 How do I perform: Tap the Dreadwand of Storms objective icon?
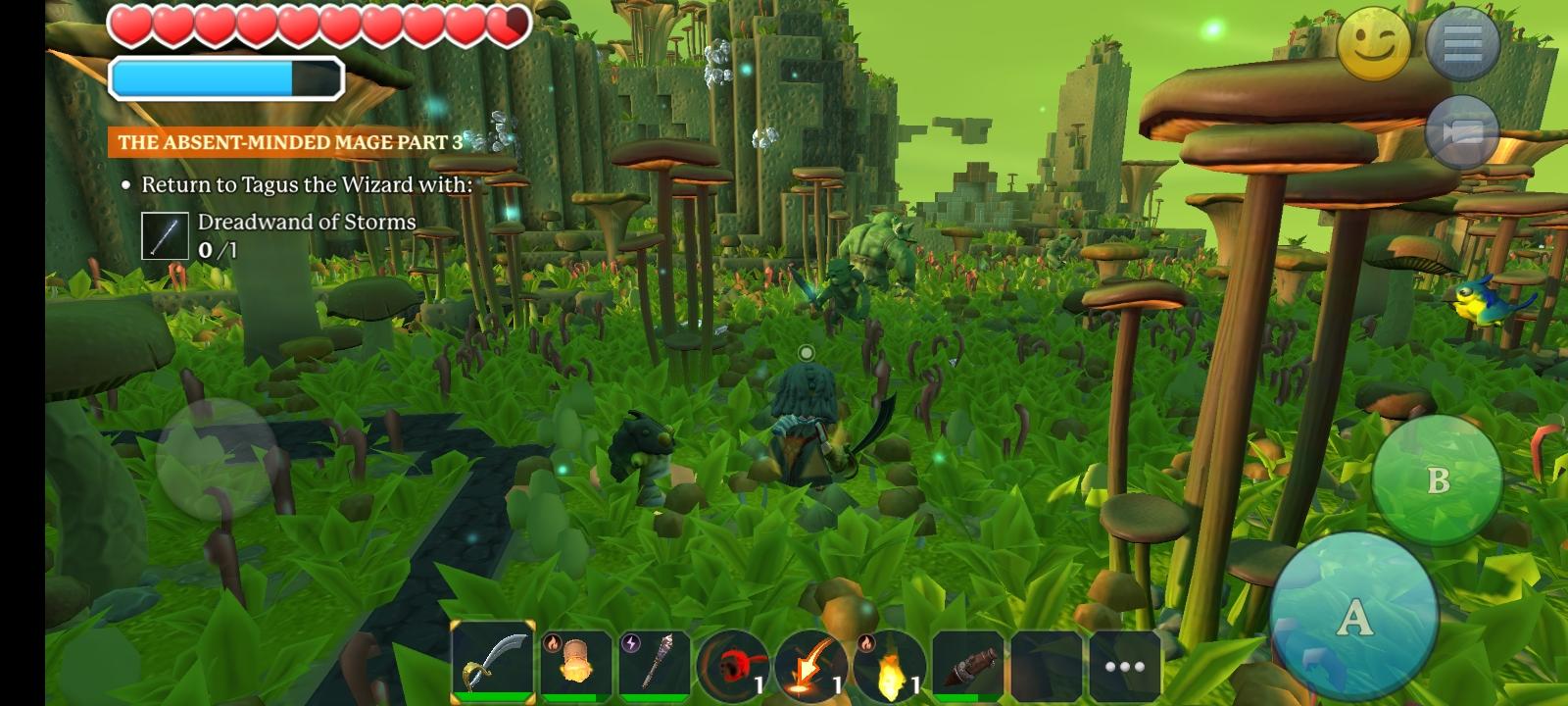[x=165, y=235]
